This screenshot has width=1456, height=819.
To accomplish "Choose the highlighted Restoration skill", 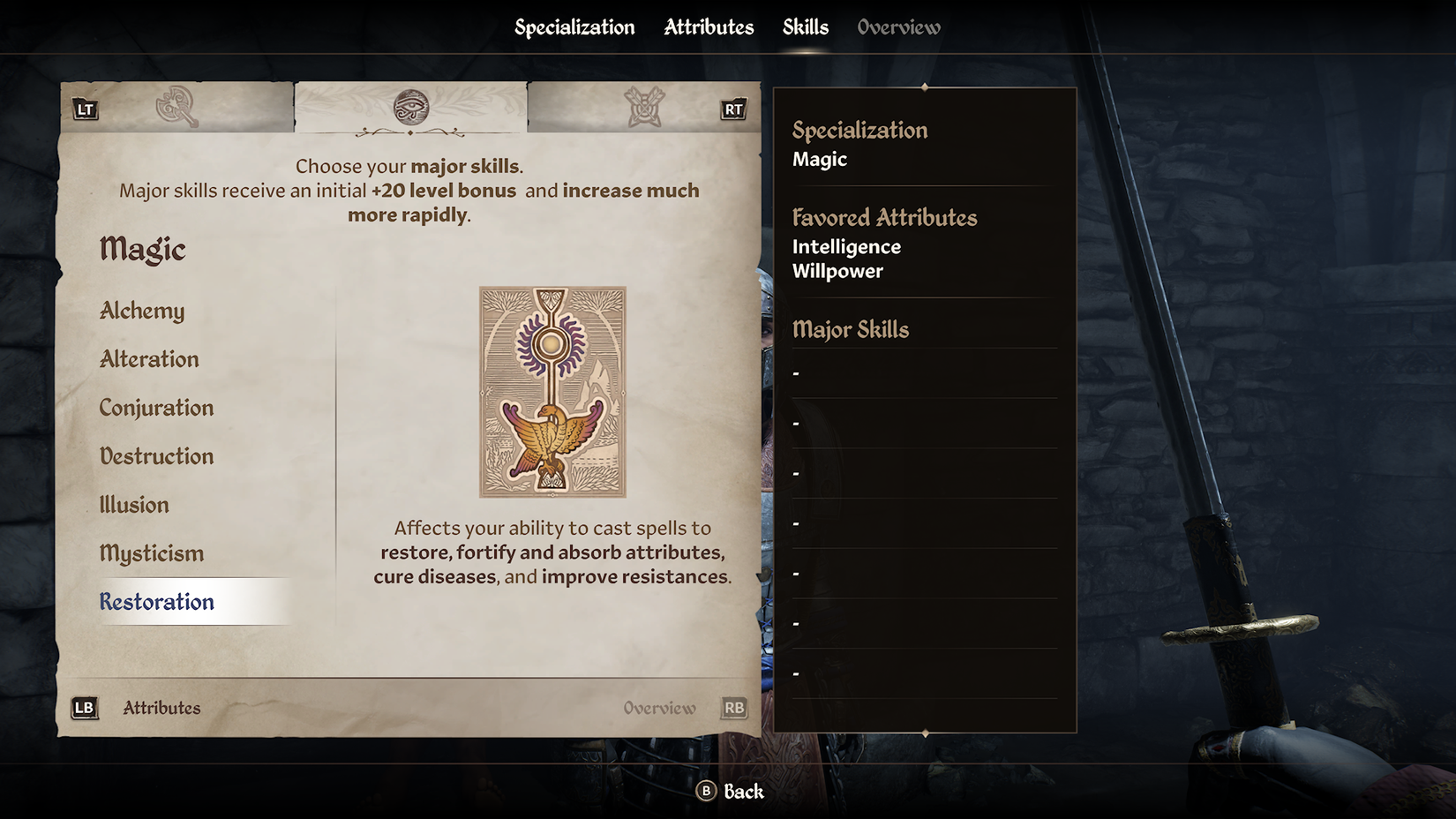I will [x=157, y=602].
